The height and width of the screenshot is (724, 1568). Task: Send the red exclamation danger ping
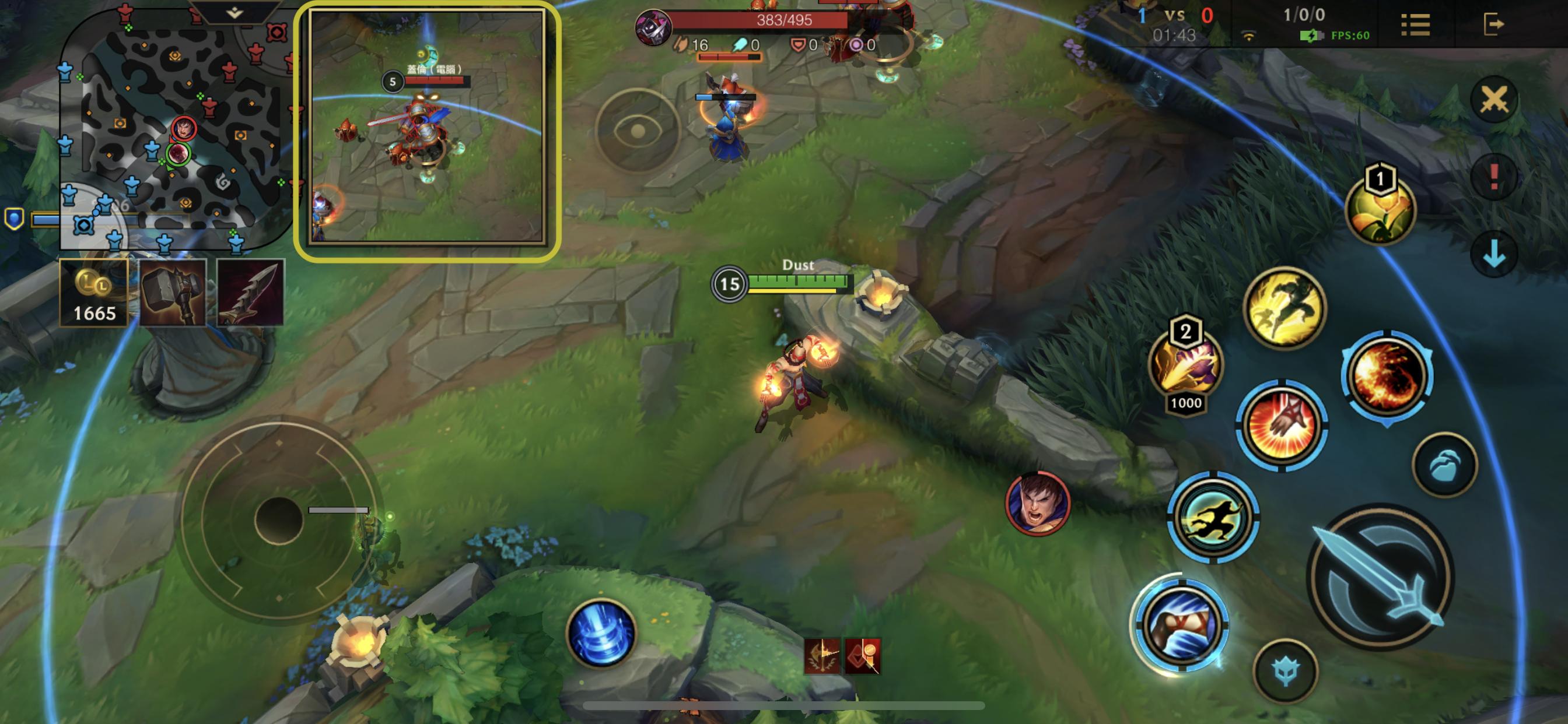[x=1494, y=177]
